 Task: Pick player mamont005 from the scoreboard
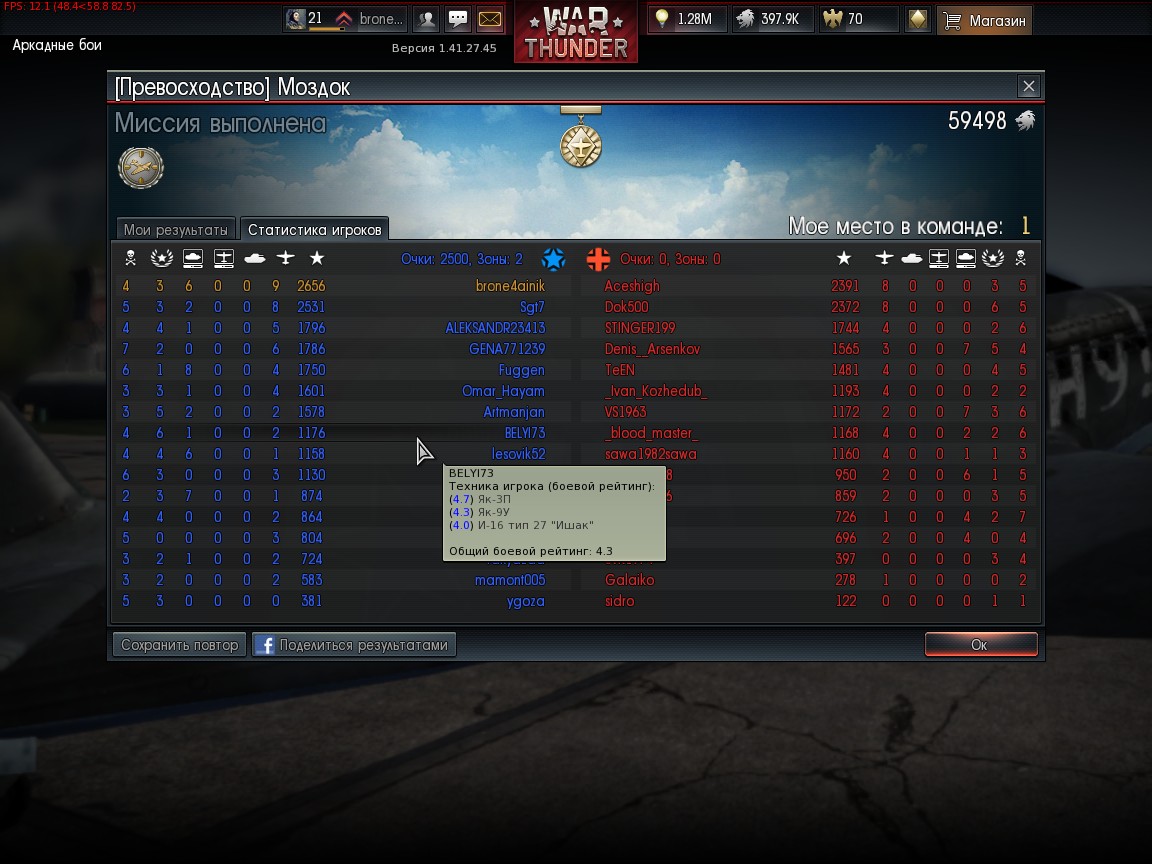click(x=510, y=580)
